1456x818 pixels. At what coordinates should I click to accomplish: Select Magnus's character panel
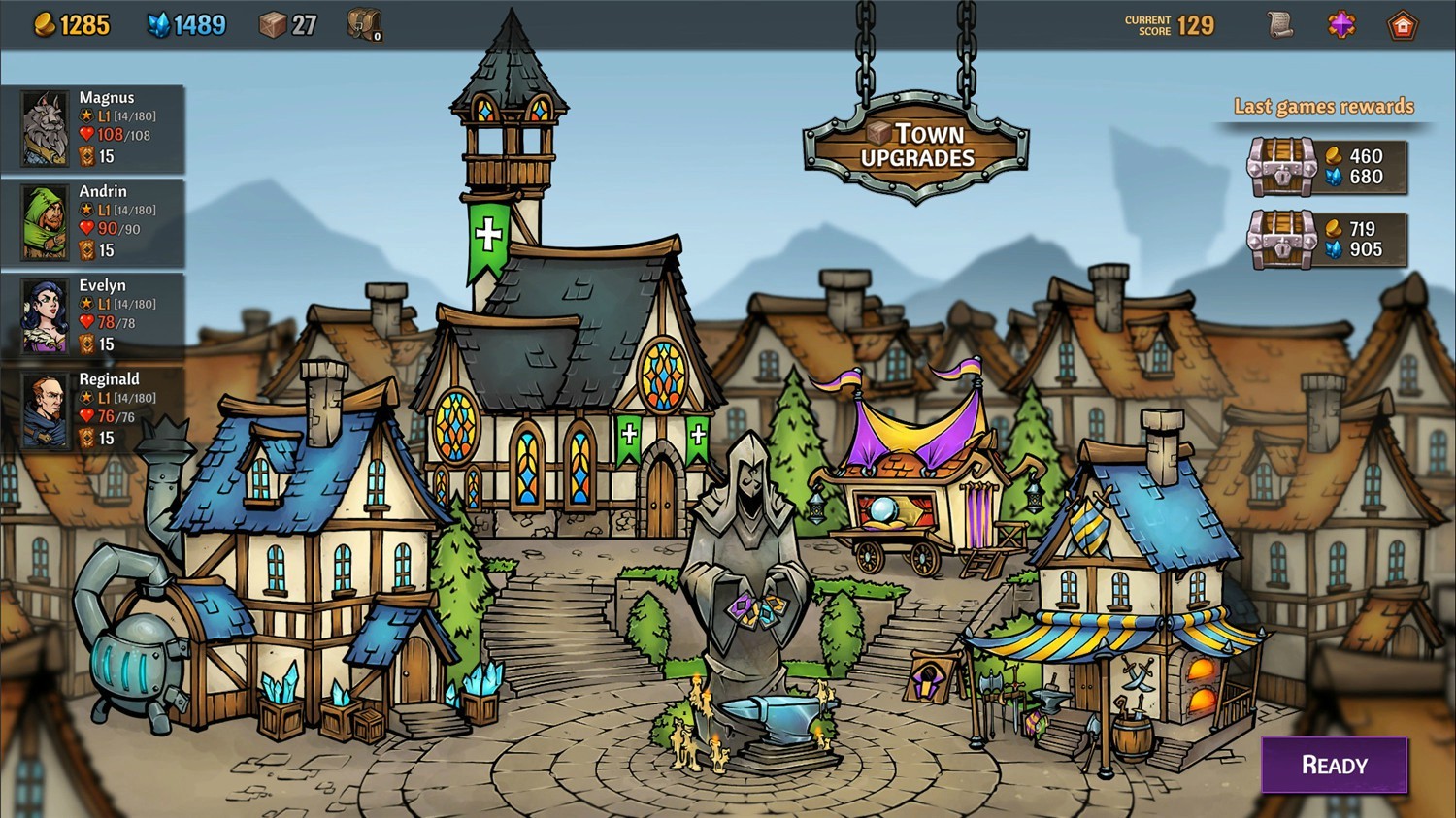tap(93, 128)
